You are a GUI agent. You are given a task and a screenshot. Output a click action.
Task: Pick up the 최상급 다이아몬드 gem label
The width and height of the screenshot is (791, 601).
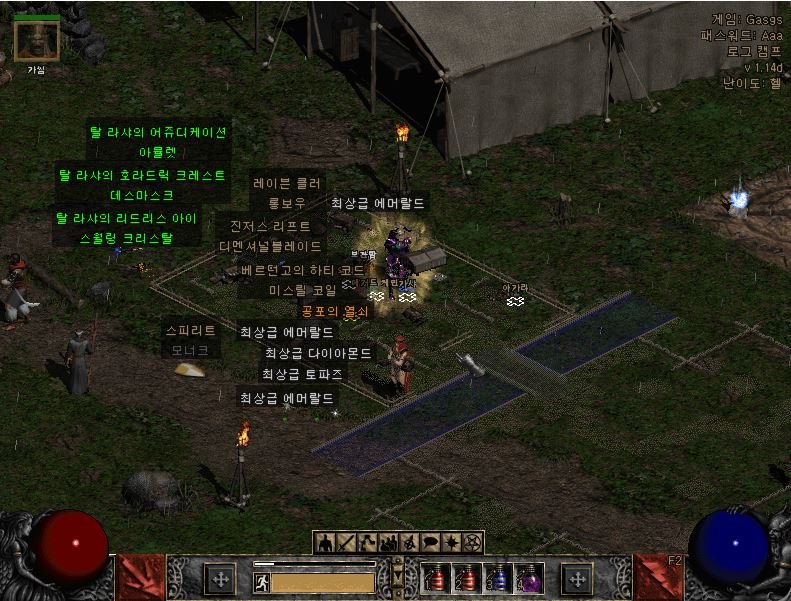[317, 353]
